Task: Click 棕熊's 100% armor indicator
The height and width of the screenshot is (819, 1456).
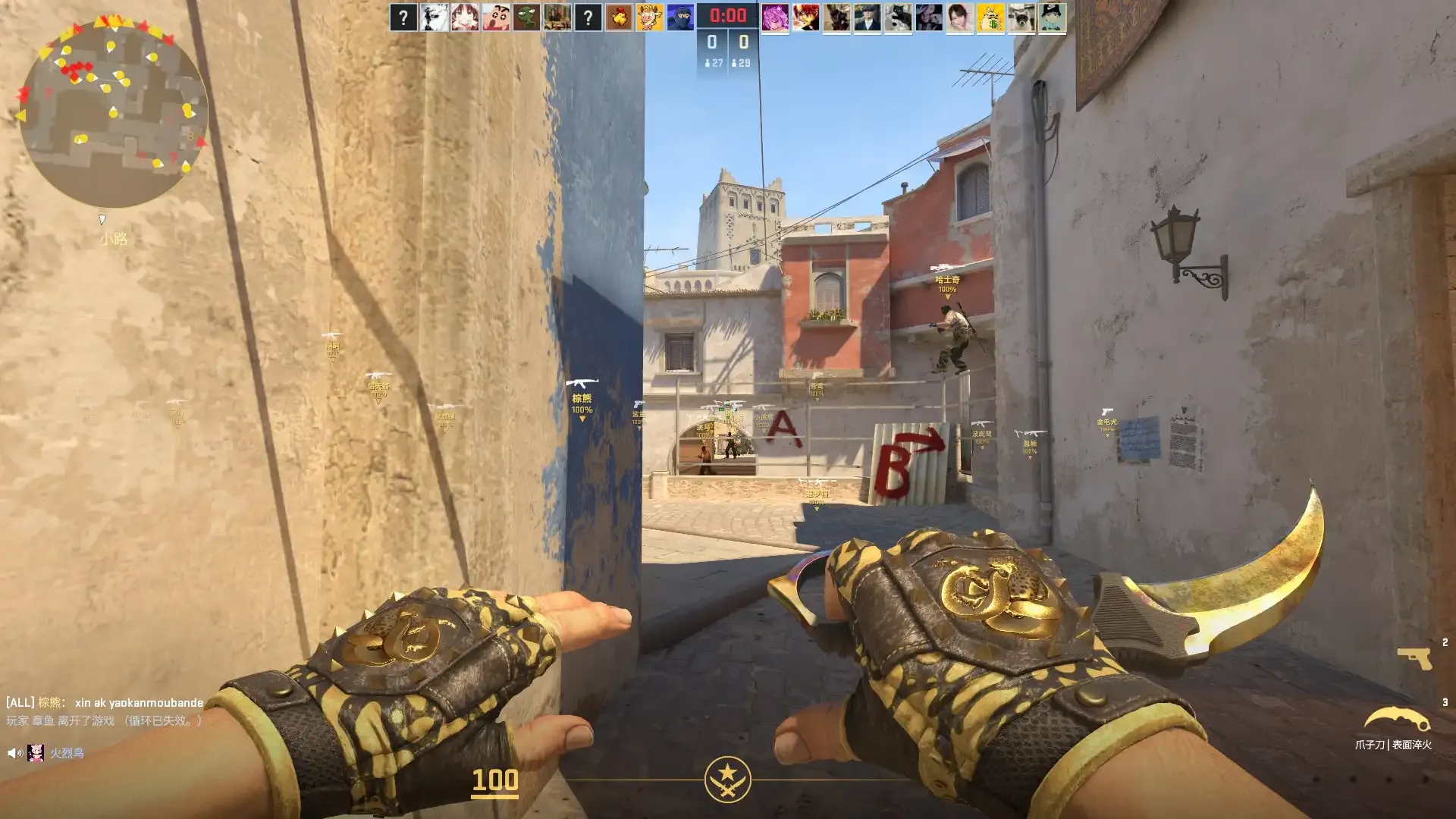Action: click(x=581, y=410)
